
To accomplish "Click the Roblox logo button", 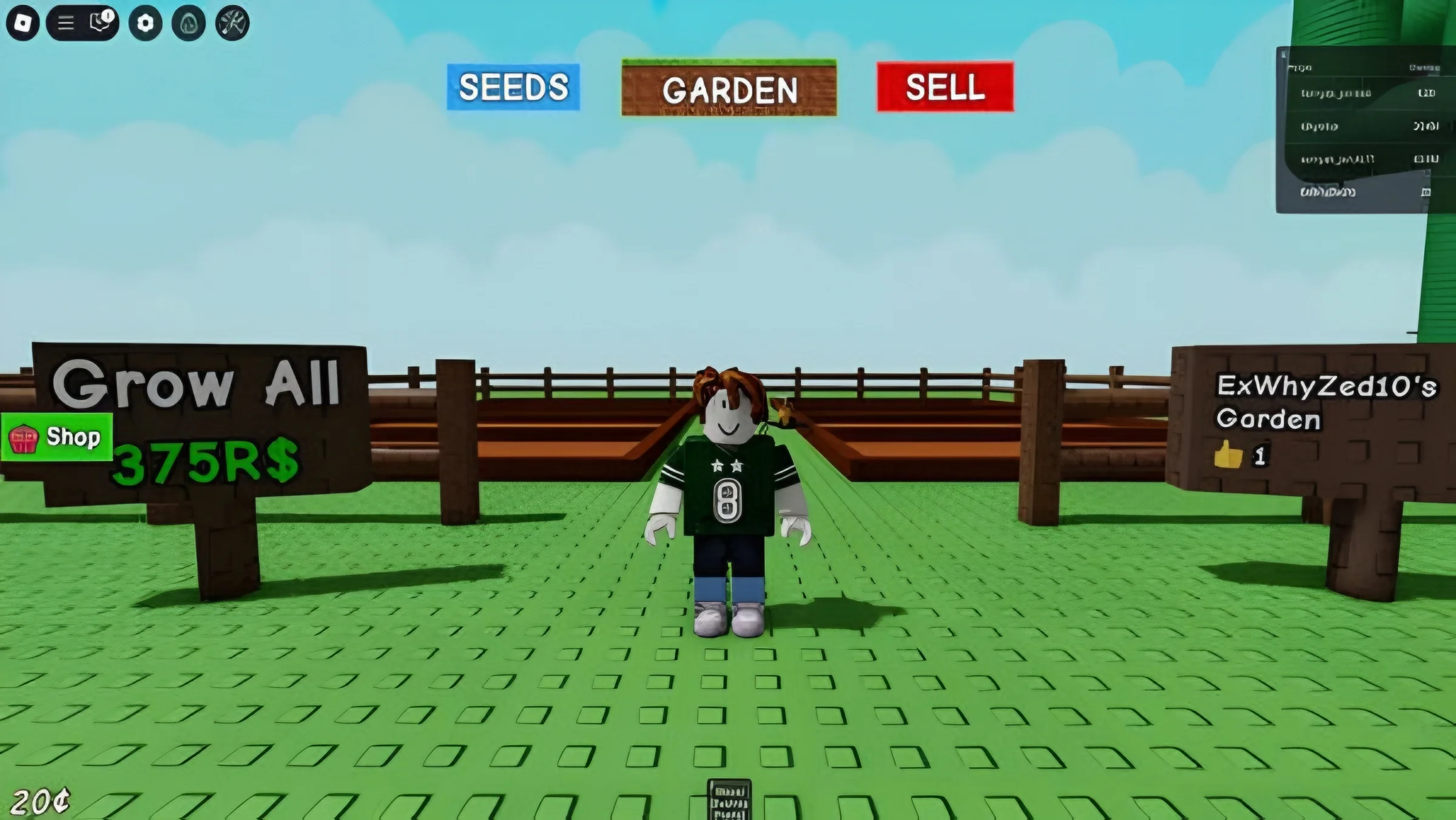I will (24, 22).
